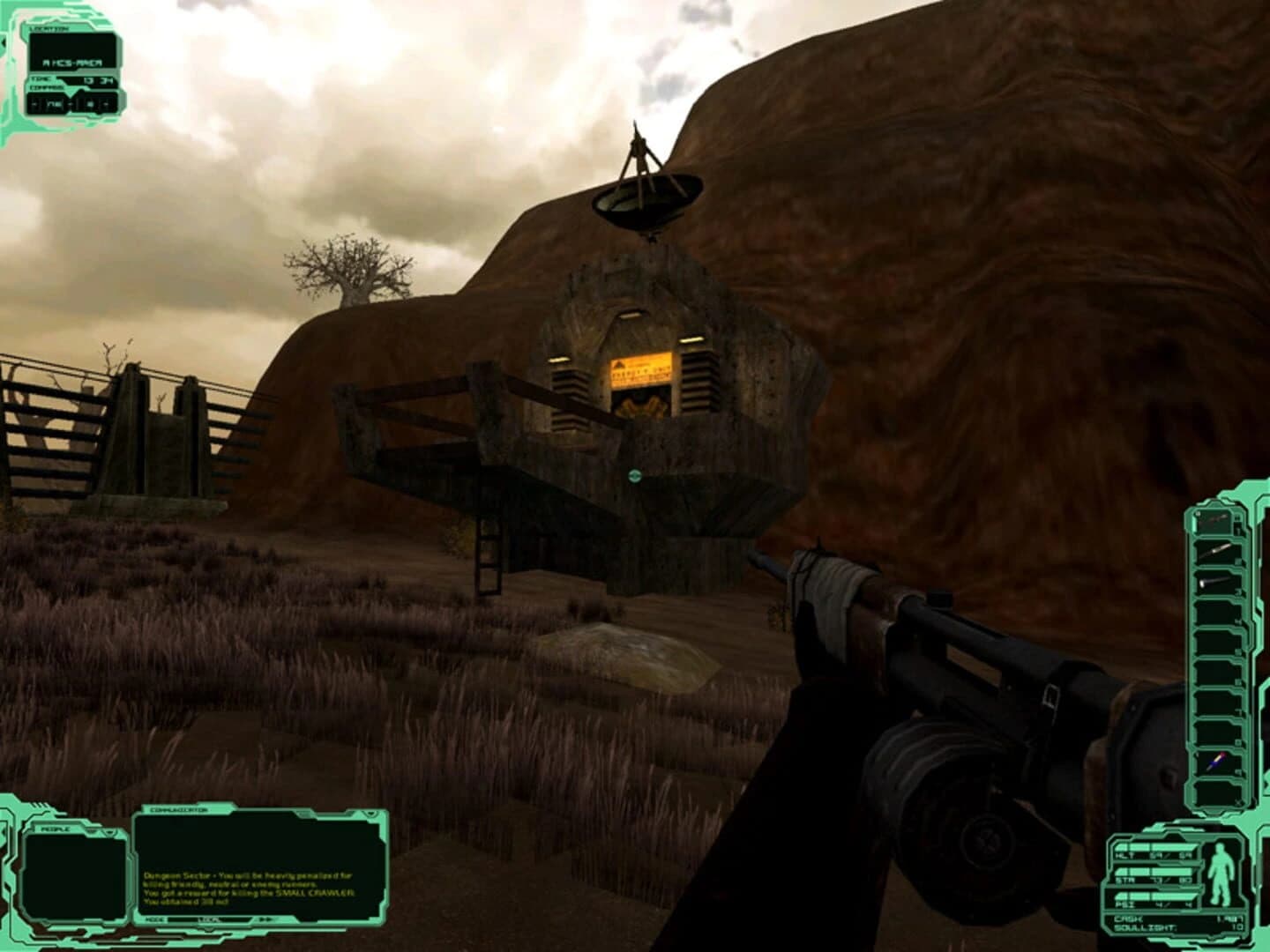The height and width of the screenshot is (952, 1270).
Task: Open the COMMUNICATOR panel header
Action: click(179, 808)
